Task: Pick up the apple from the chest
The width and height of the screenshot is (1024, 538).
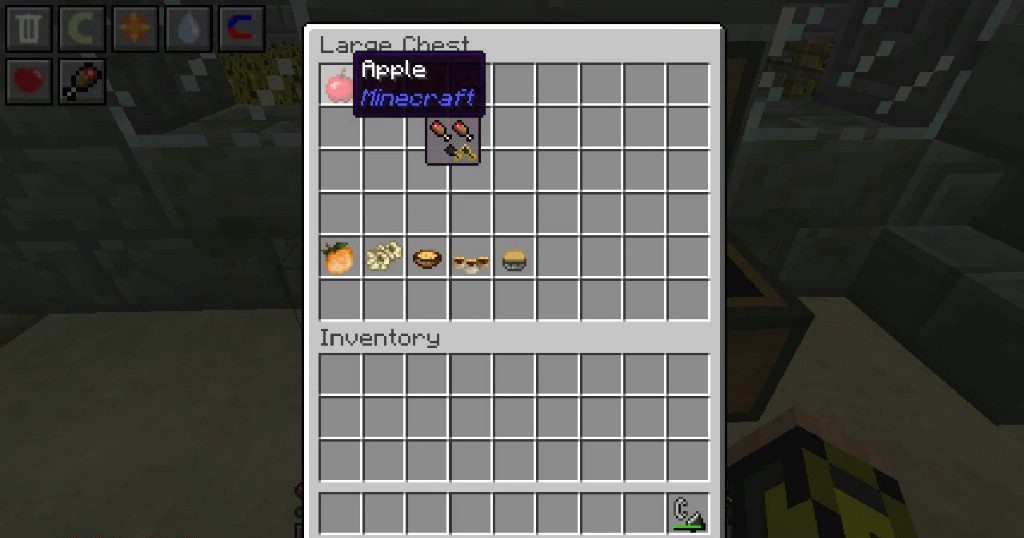Action: pos(339,86)
